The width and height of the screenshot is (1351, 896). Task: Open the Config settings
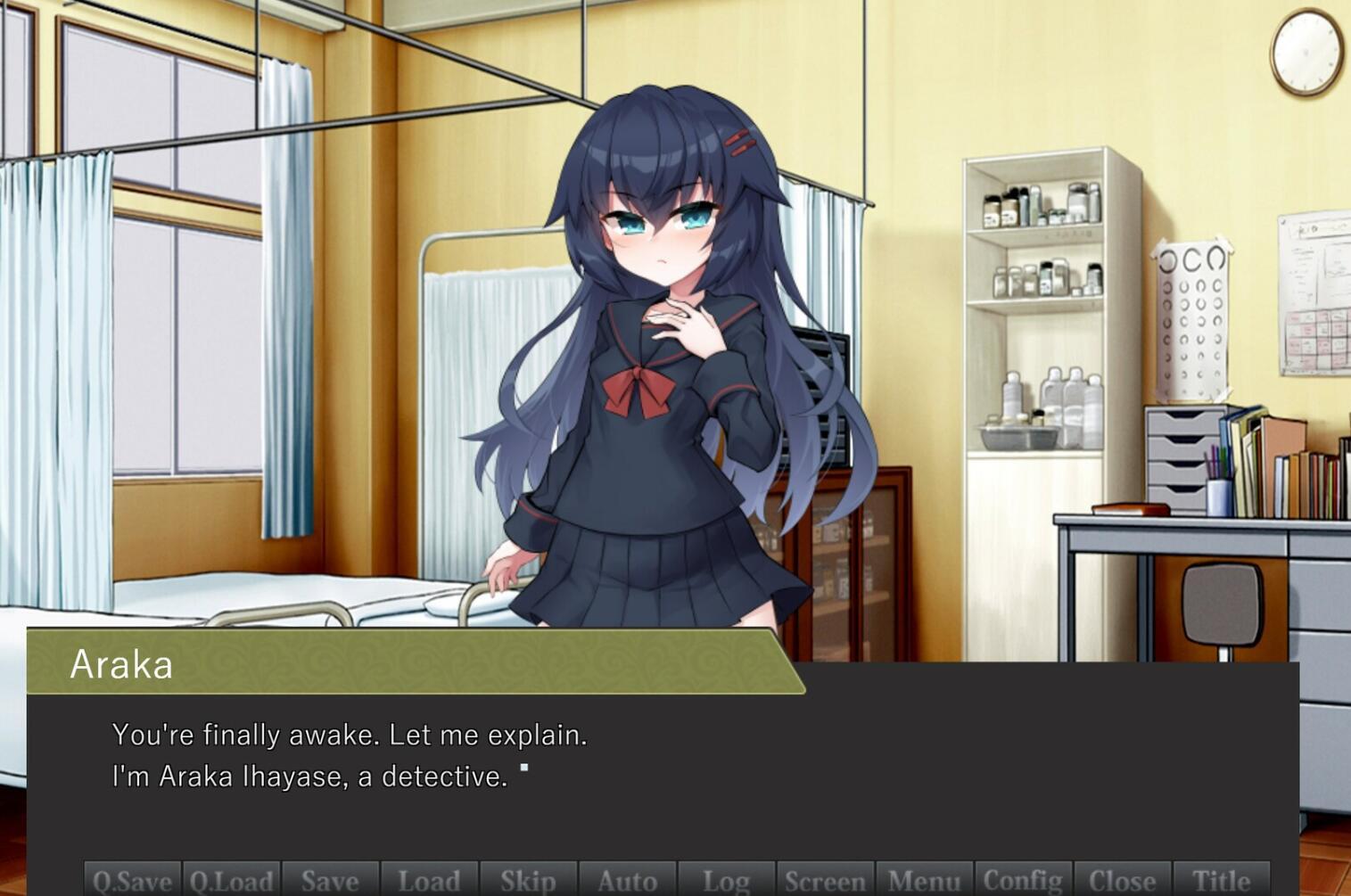(x=1024, y=881)
